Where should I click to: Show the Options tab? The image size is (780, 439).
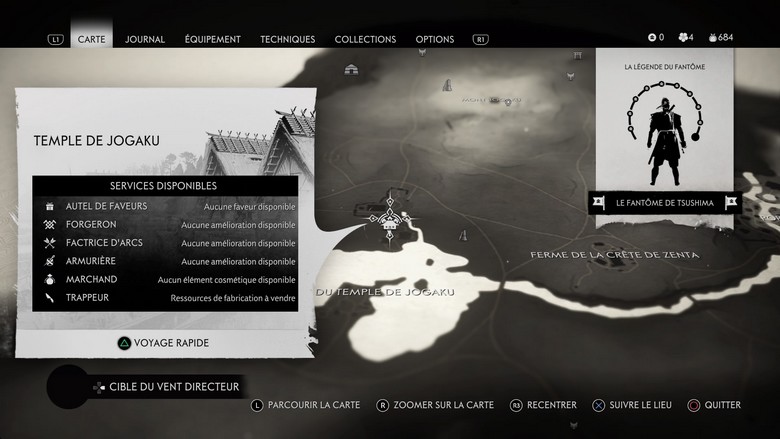click(434, 39)
